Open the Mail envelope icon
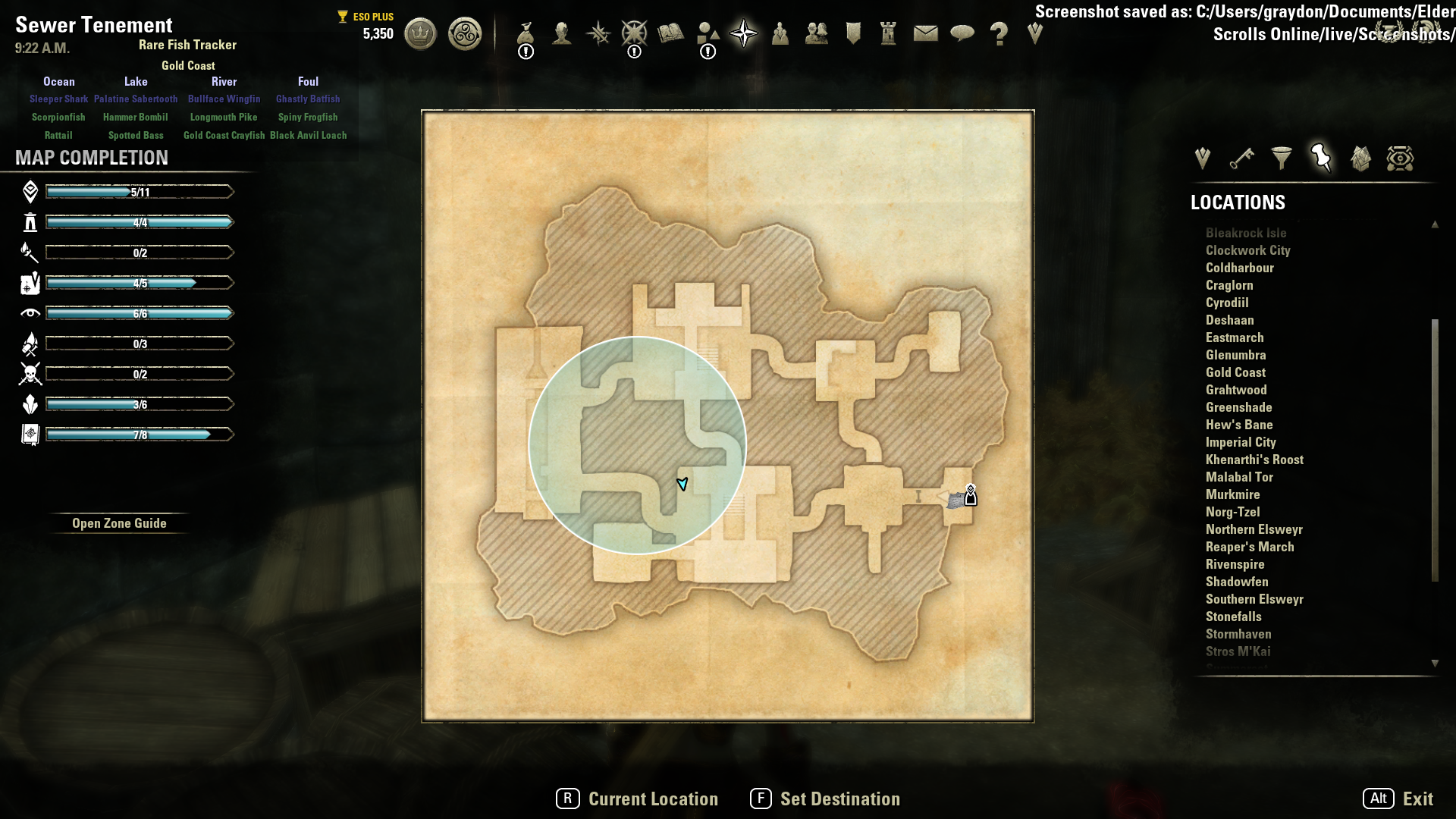Image resolution: width=1456 pixels, height=819 pixels. coord(925,34)
